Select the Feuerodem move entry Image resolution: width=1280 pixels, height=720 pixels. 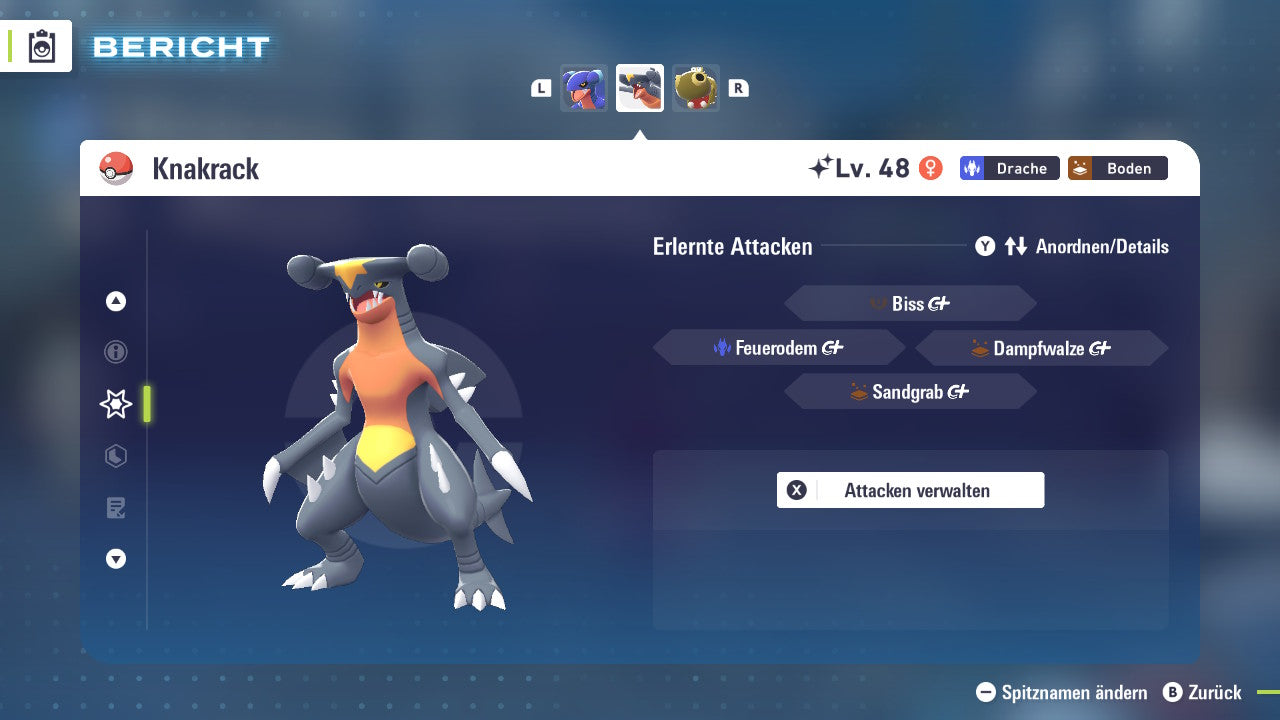(x=778, y=347)
